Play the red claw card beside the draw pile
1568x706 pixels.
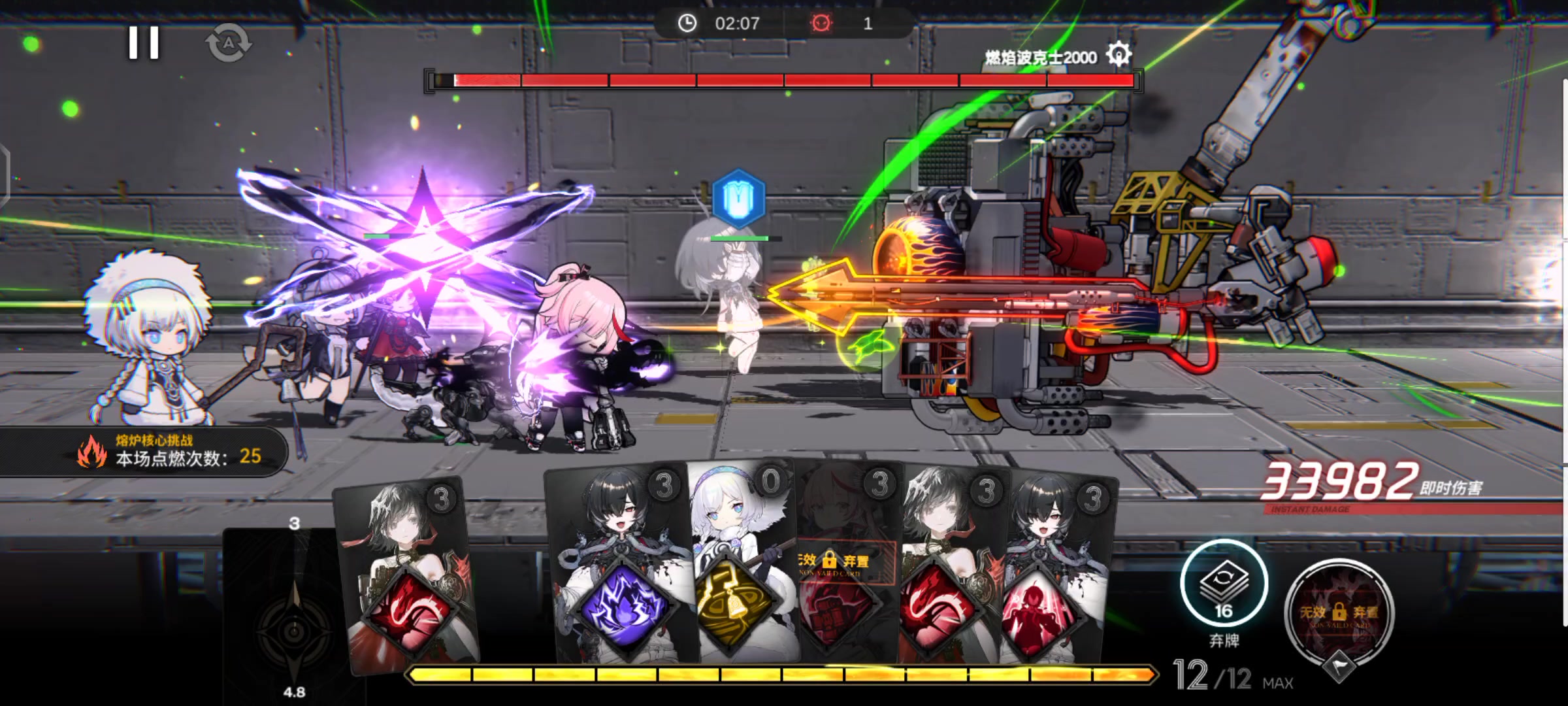pos(408,608)
